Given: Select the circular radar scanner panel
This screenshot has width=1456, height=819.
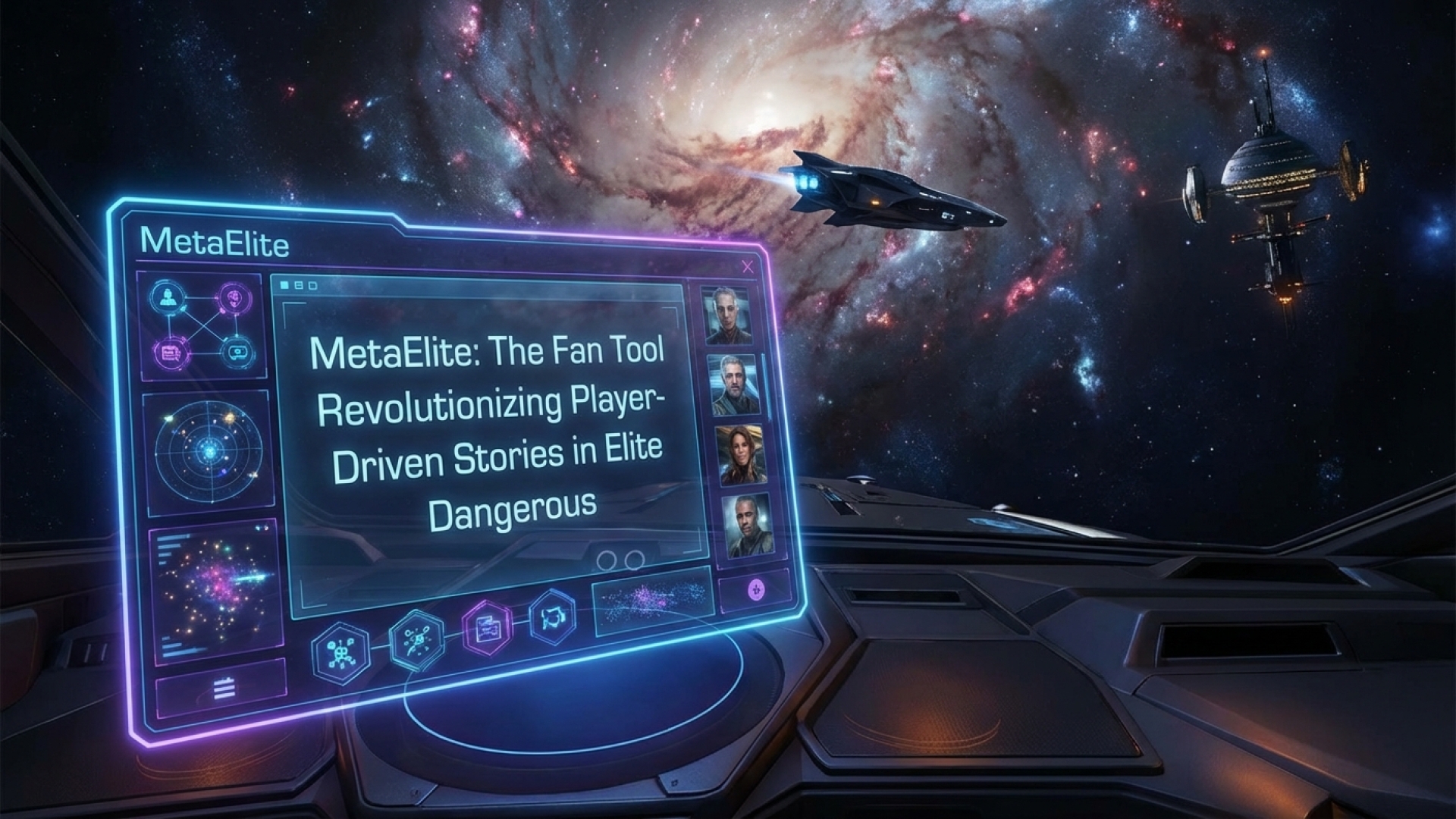Looking at the screenshot, I should [x=208, y=450].
